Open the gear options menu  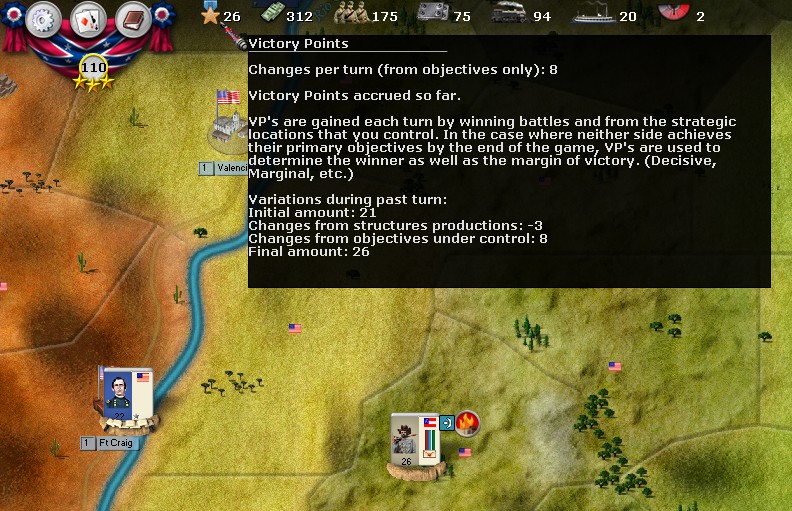tap(43, 19)
